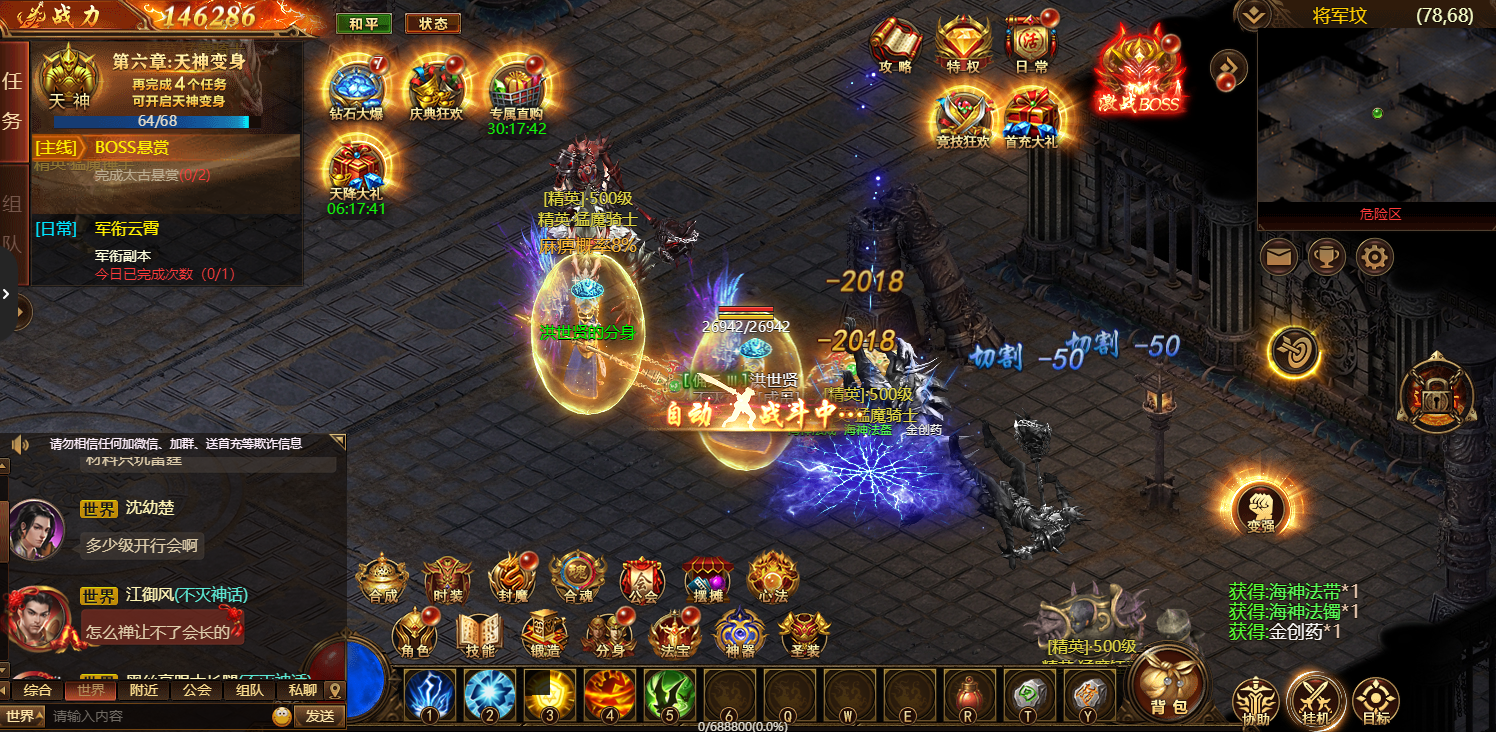Click the 发送 send button
This screenshot has height=732, width=1496.
[319, 716]
